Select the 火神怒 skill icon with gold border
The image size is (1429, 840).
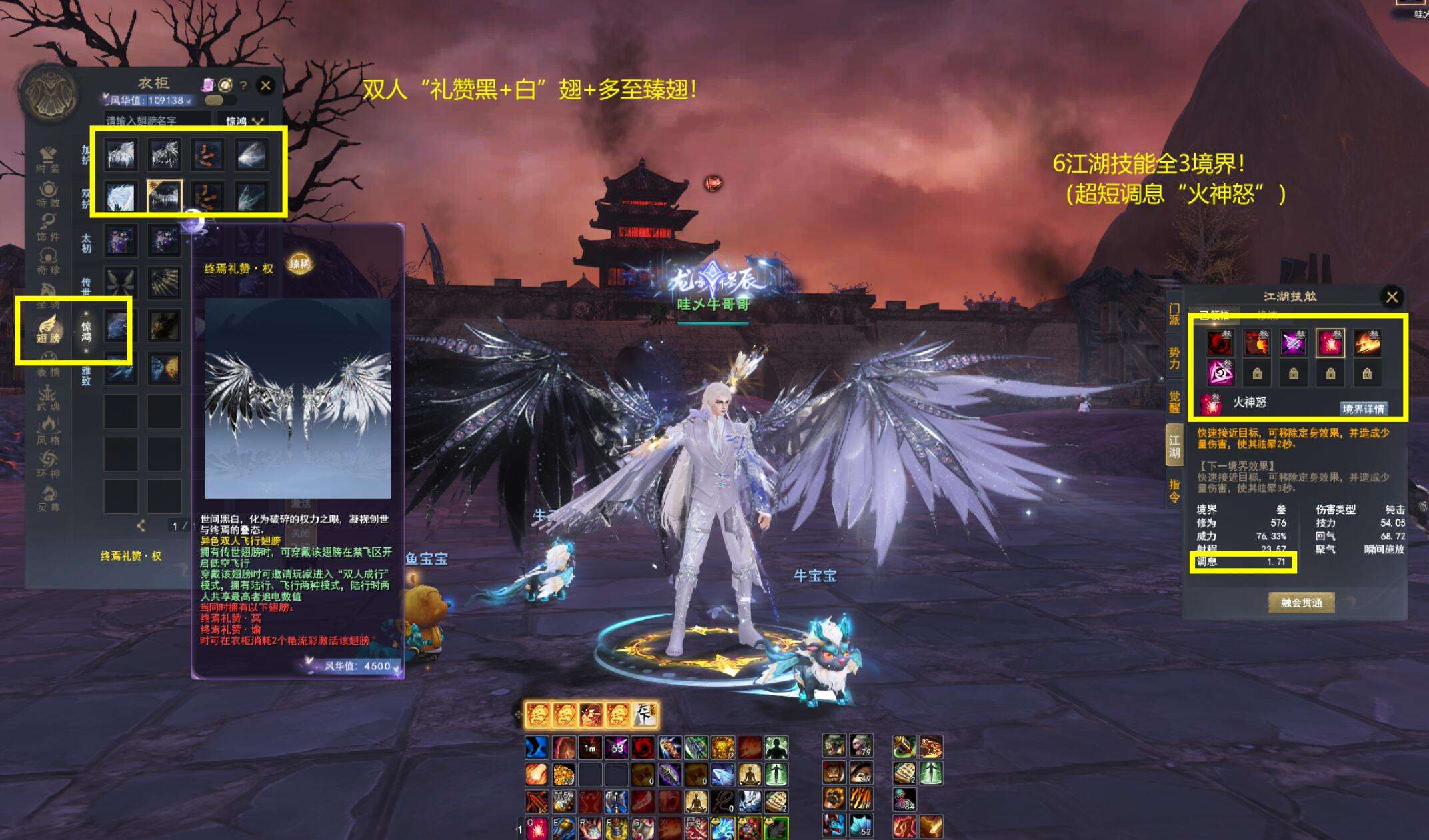pos(1329,343)
